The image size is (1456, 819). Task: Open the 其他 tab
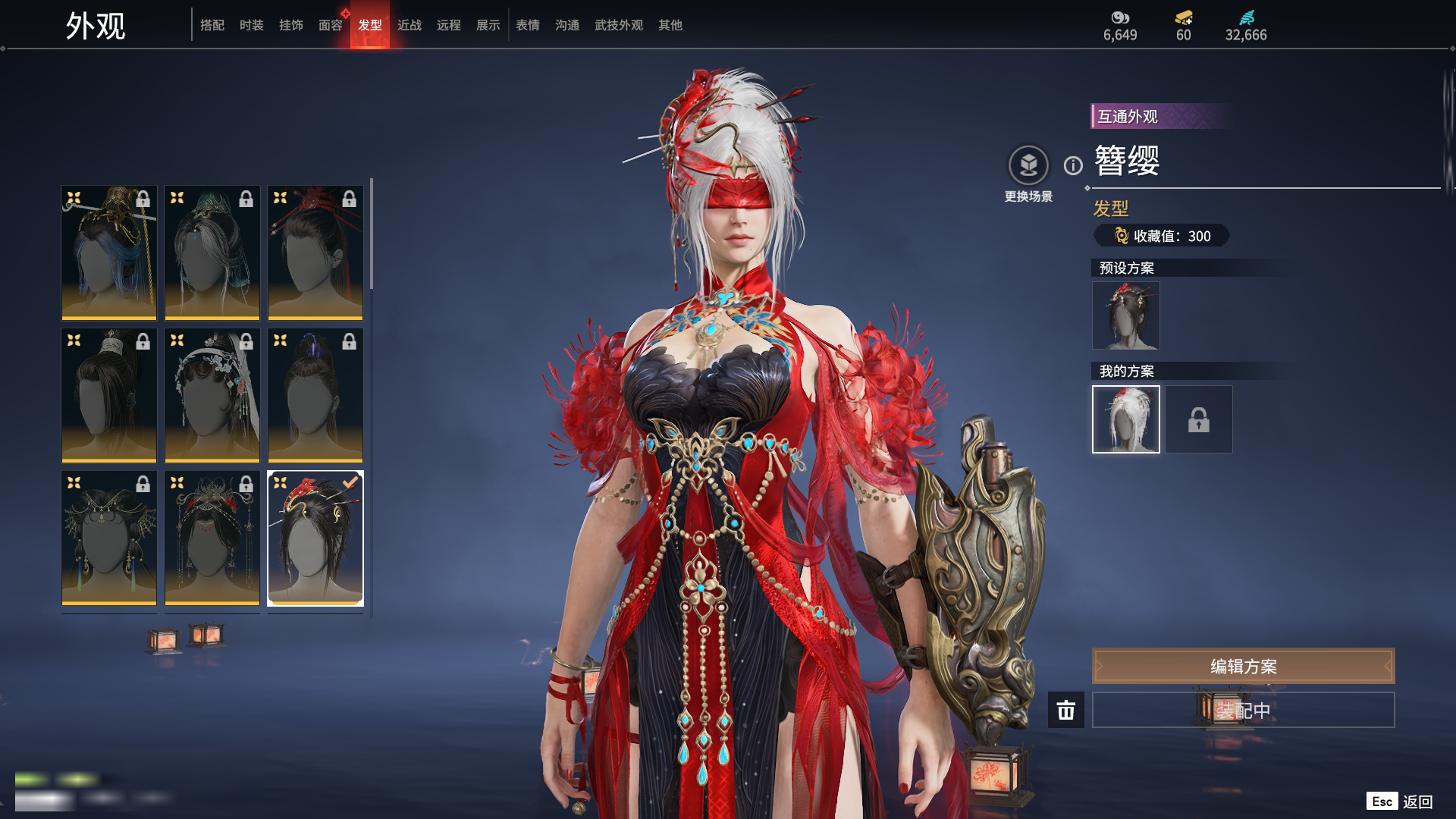point(670,25)
